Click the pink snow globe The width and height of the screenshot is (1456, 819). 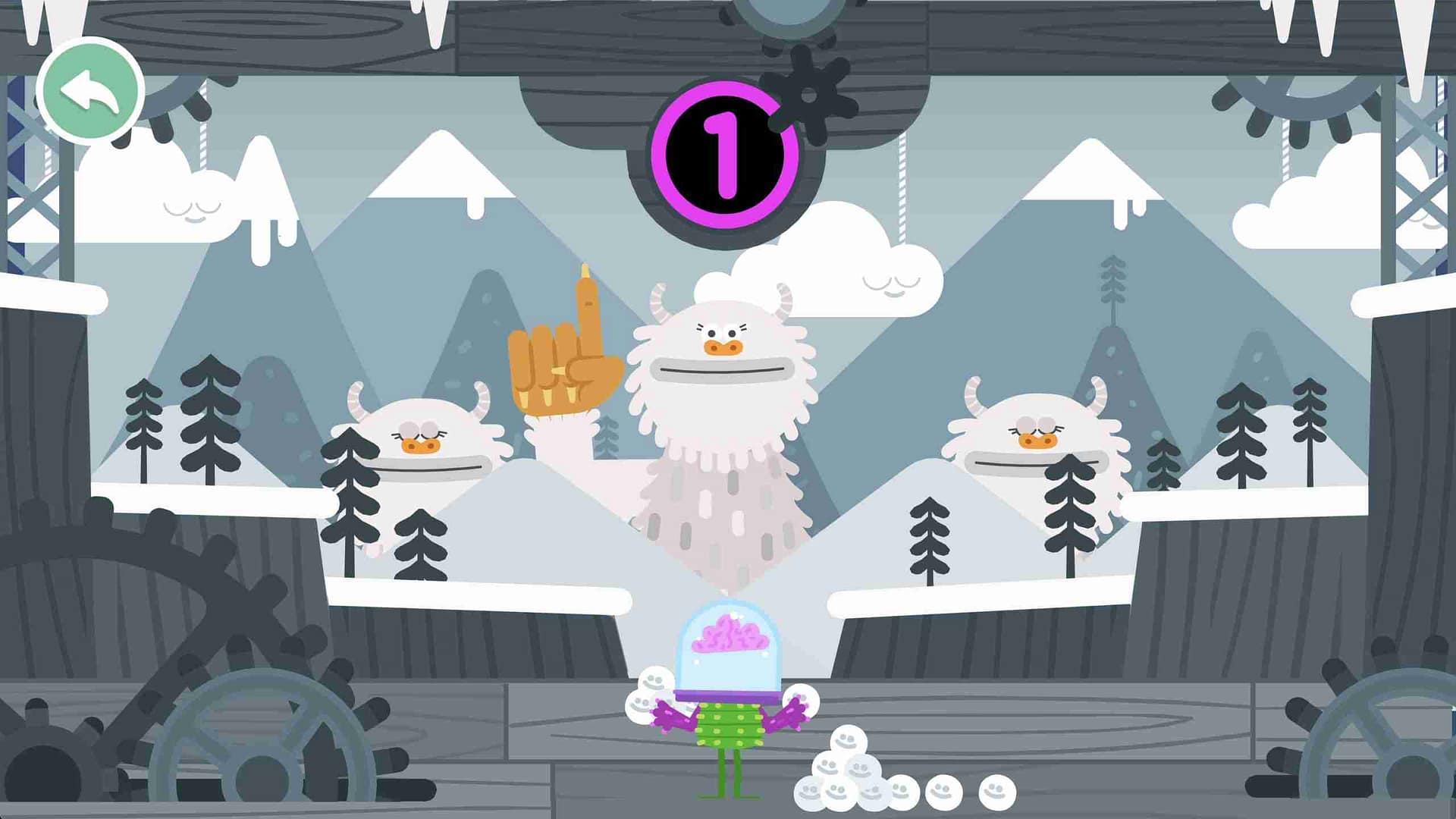click(728, 652)
